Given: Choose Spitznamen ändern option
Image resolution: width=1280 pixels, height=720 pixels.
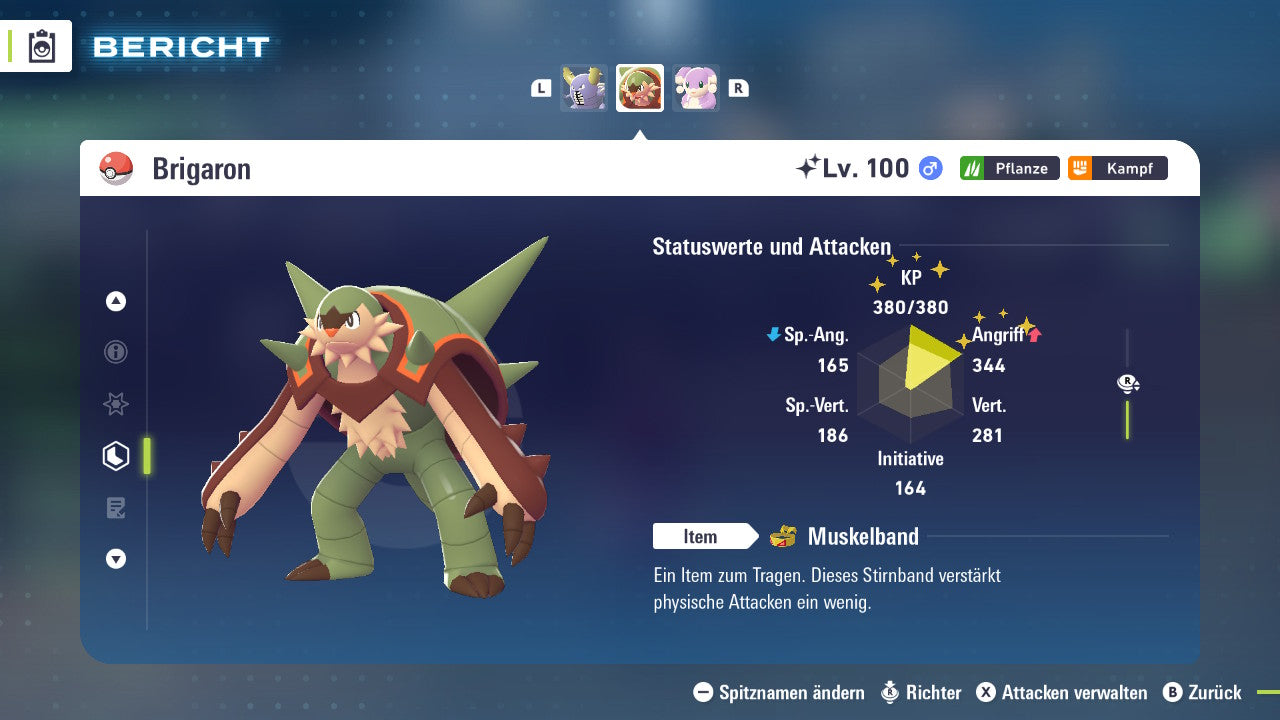Looking at the screenshot, I should (780, 692).
